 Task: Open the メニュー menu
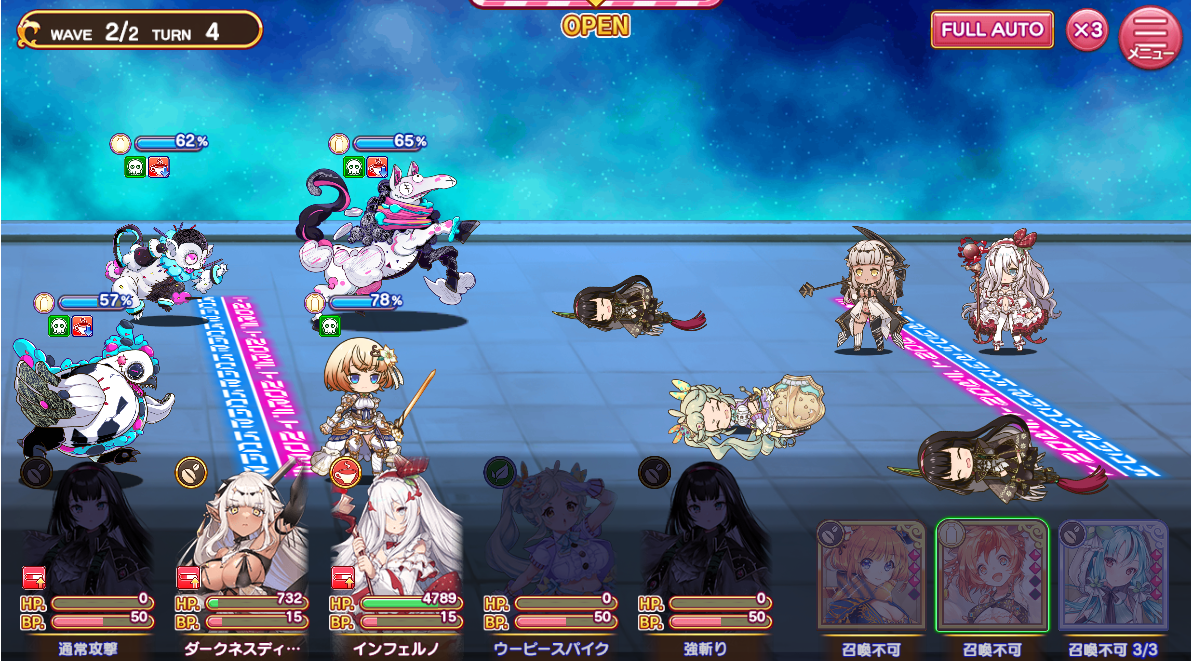(x=1150, y=36)
